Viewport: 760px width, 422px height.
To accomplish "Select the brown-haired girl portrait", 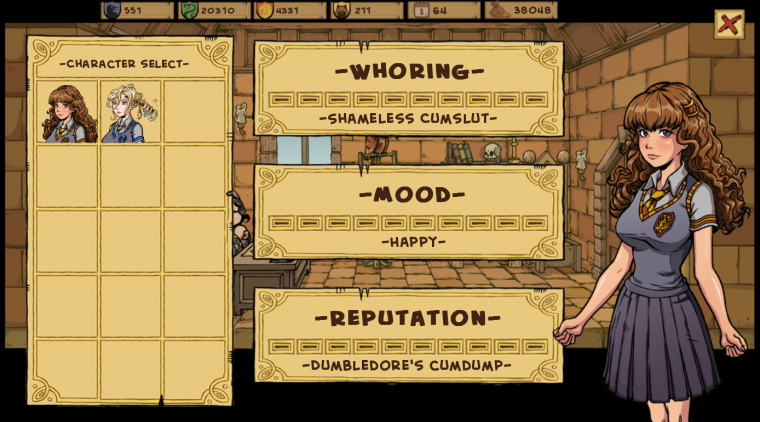I will [x=68, y=113].
